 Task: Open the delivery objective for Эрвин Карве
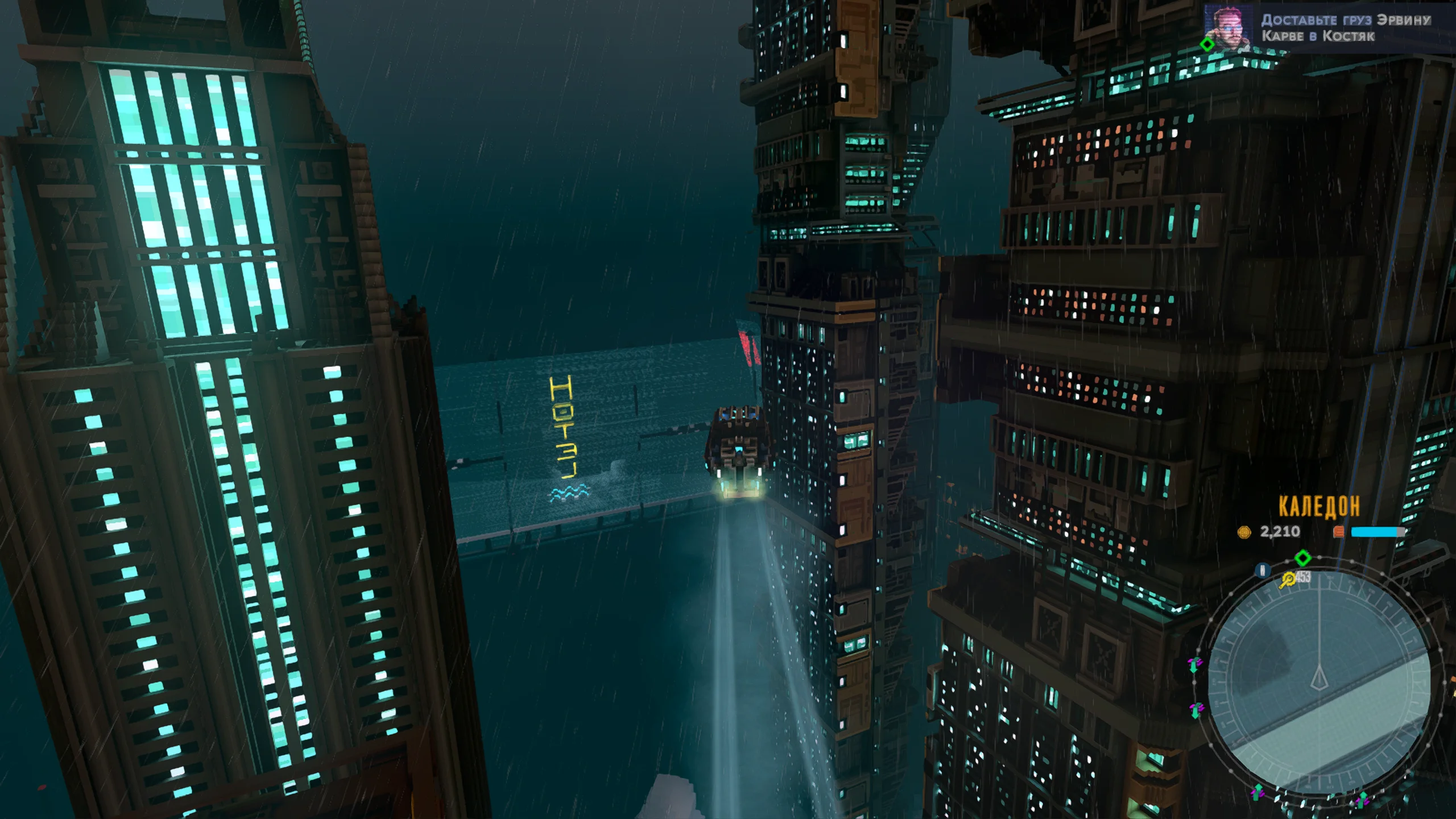(1346, 28)
